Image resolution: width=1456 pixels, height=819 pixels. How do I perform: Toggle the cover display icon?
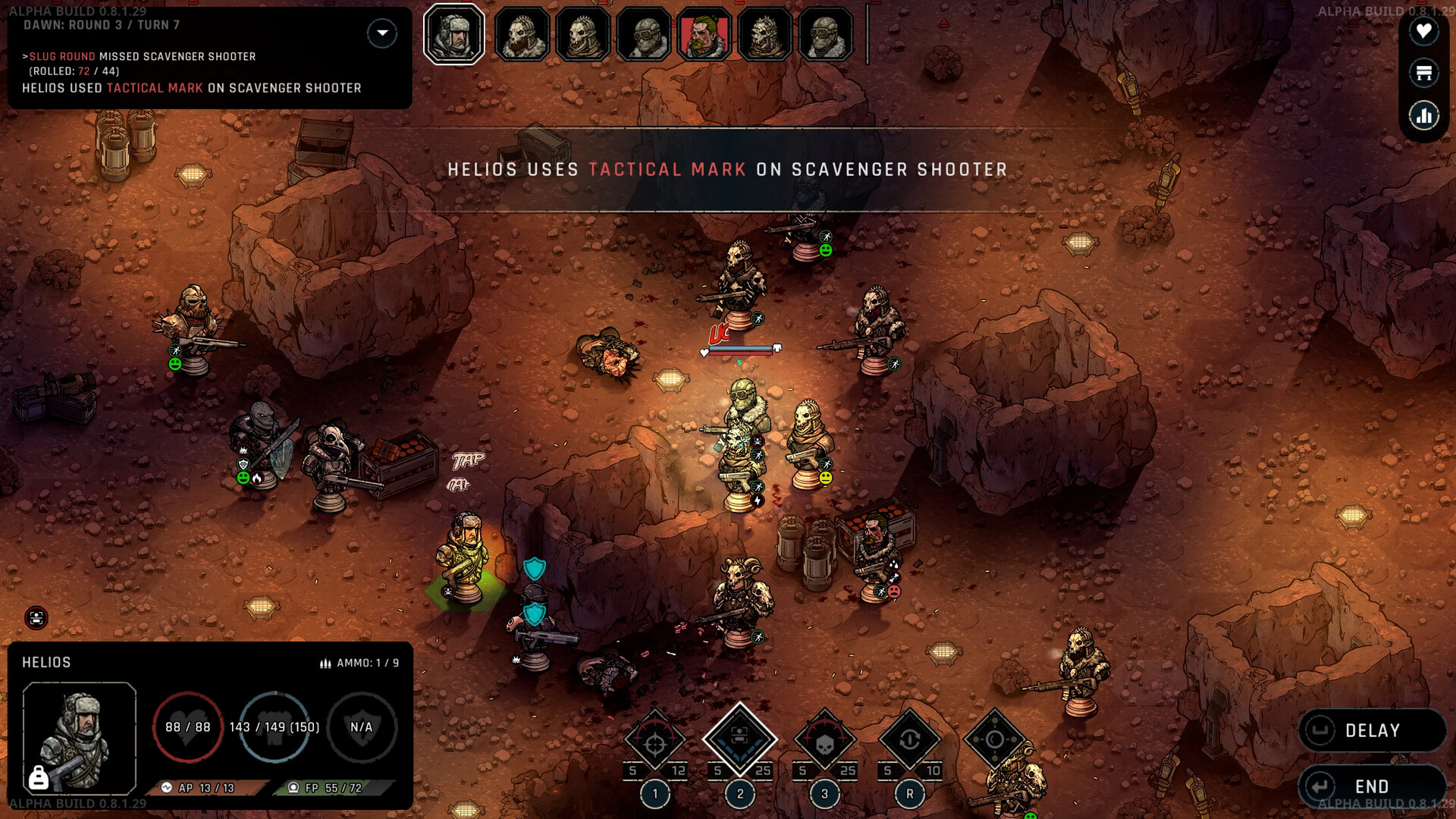tap(1423, 73)
